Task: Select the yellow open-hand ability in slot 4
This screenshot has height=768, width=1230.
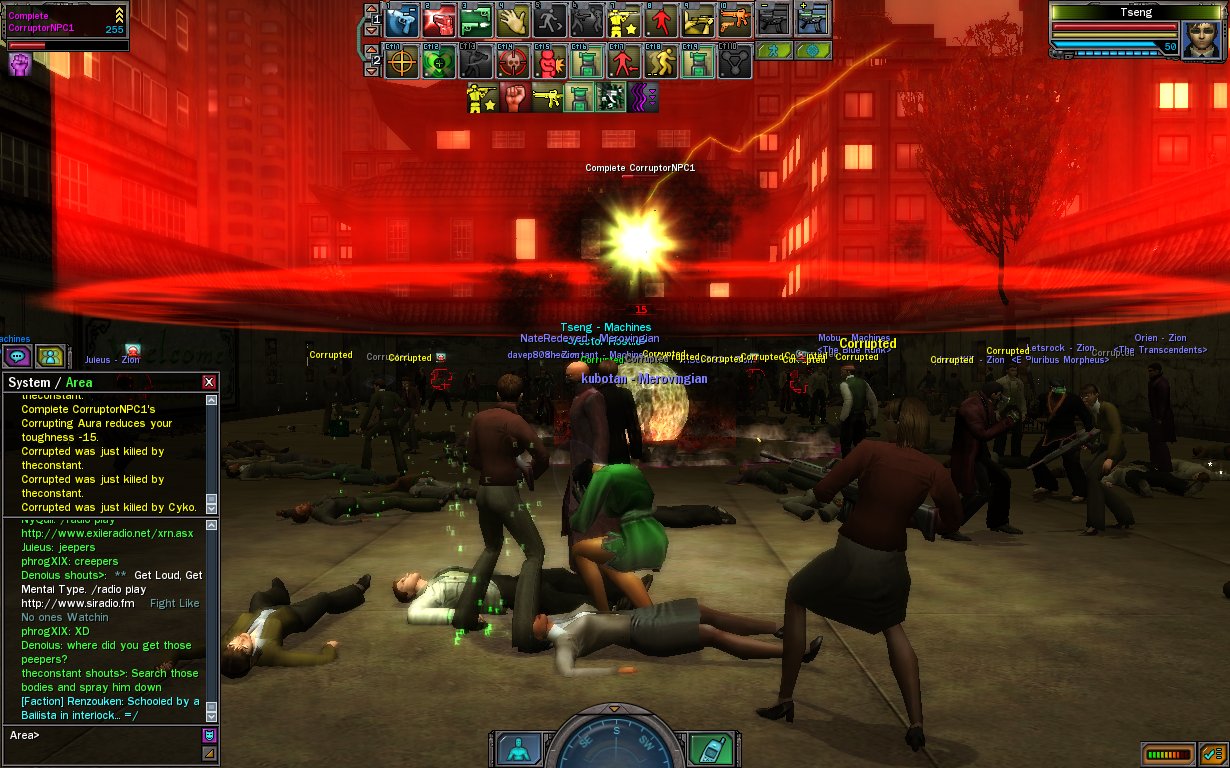Action: point(513,19)
